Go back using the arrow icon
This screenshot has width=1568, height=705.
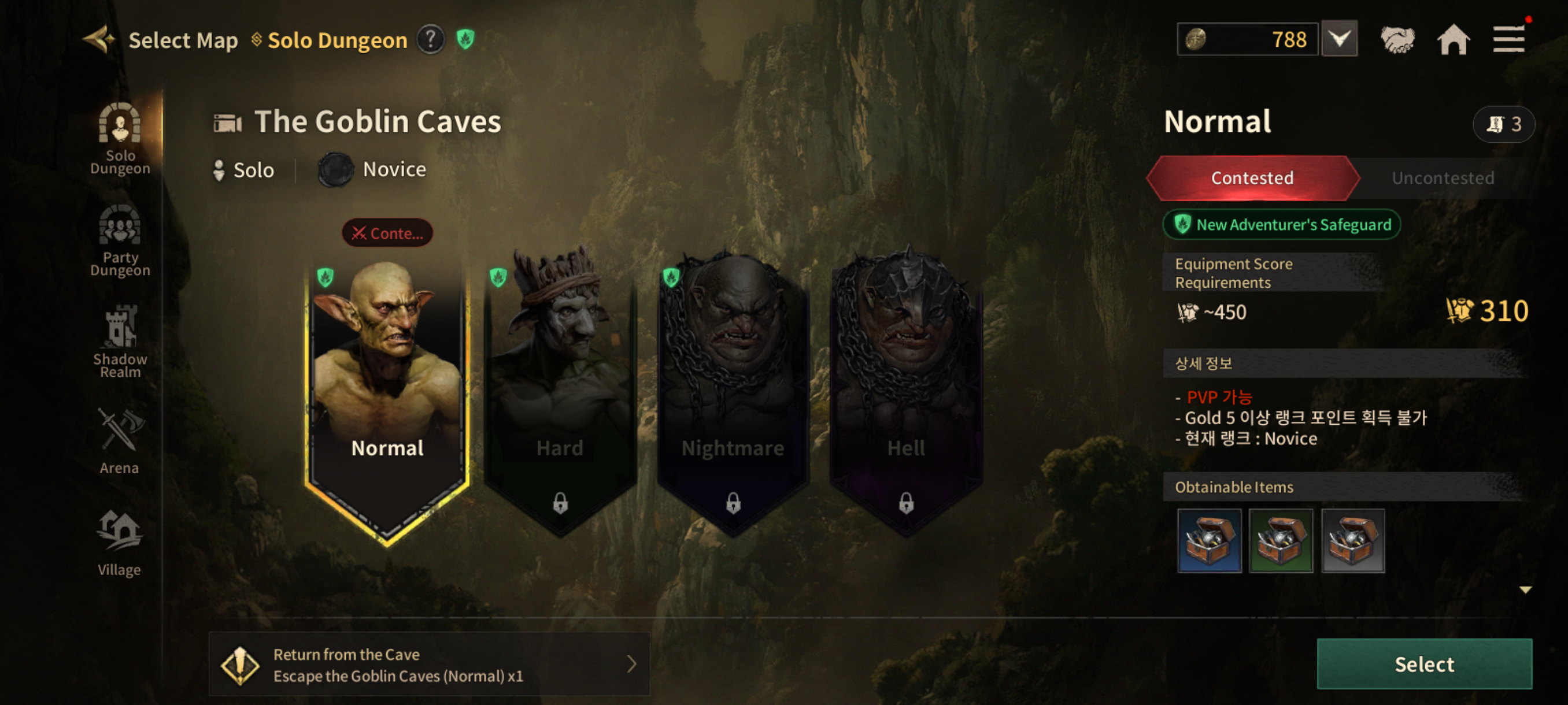coord(99,39)
